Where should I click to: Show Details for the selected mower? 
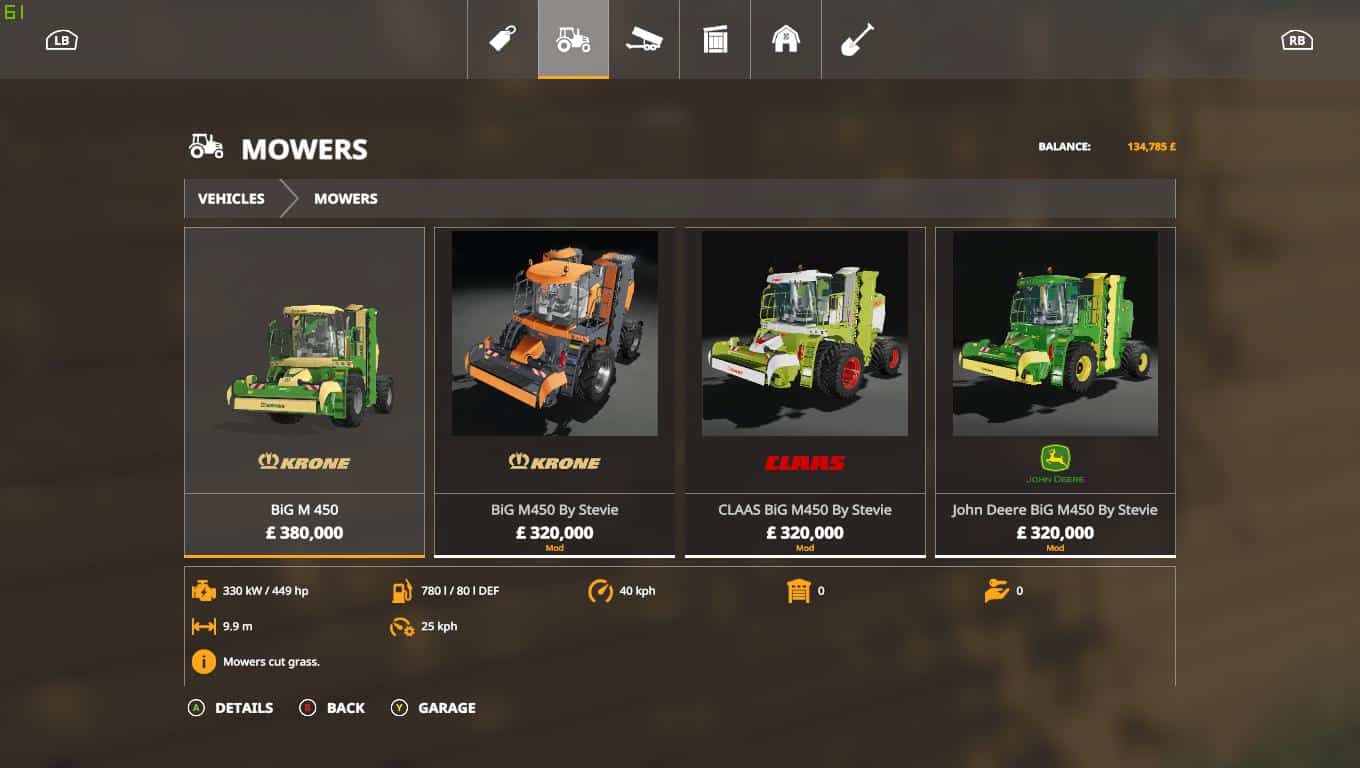tap(231, 708)
